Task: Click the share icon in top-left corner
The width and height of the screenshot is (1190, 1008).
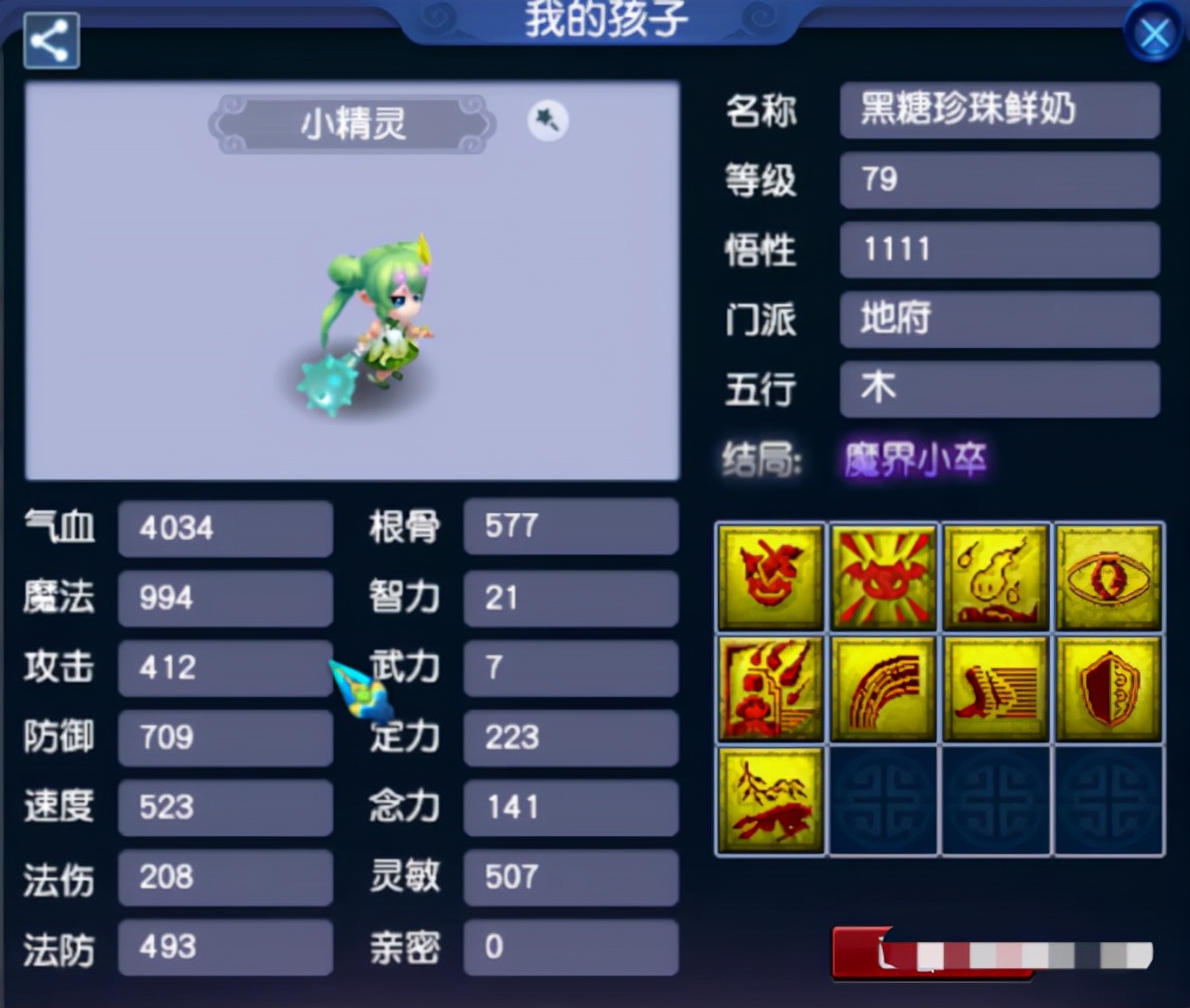Action: [50, 39]
